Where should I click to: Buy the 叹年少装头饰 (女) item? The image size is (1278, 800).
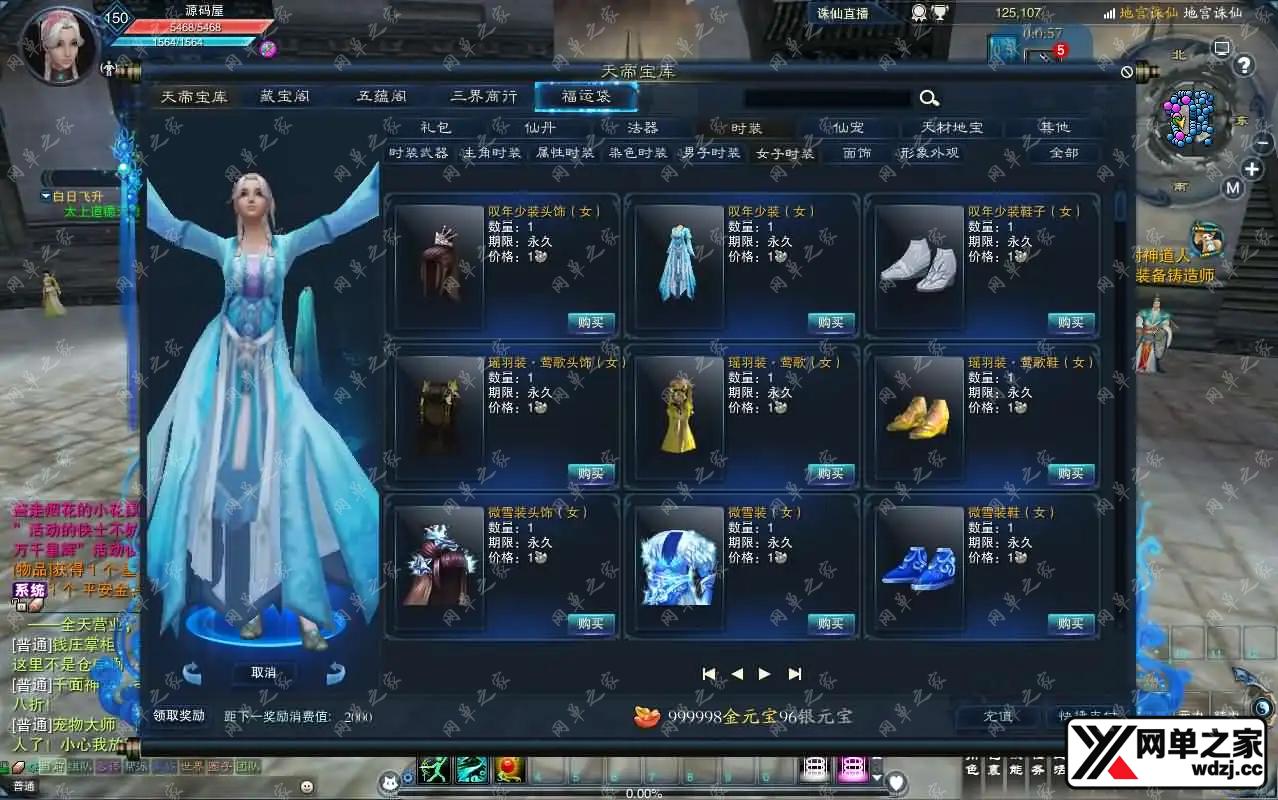(x=591, y=322)
